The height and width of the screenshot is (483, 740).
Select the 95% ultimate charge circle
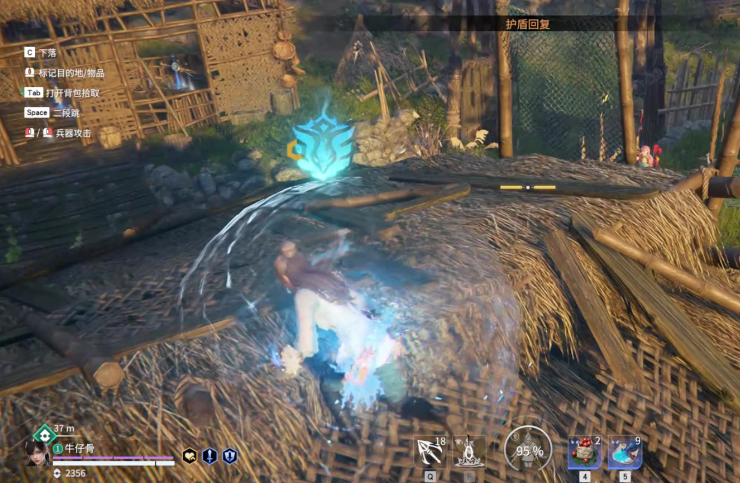click(527, 450)
